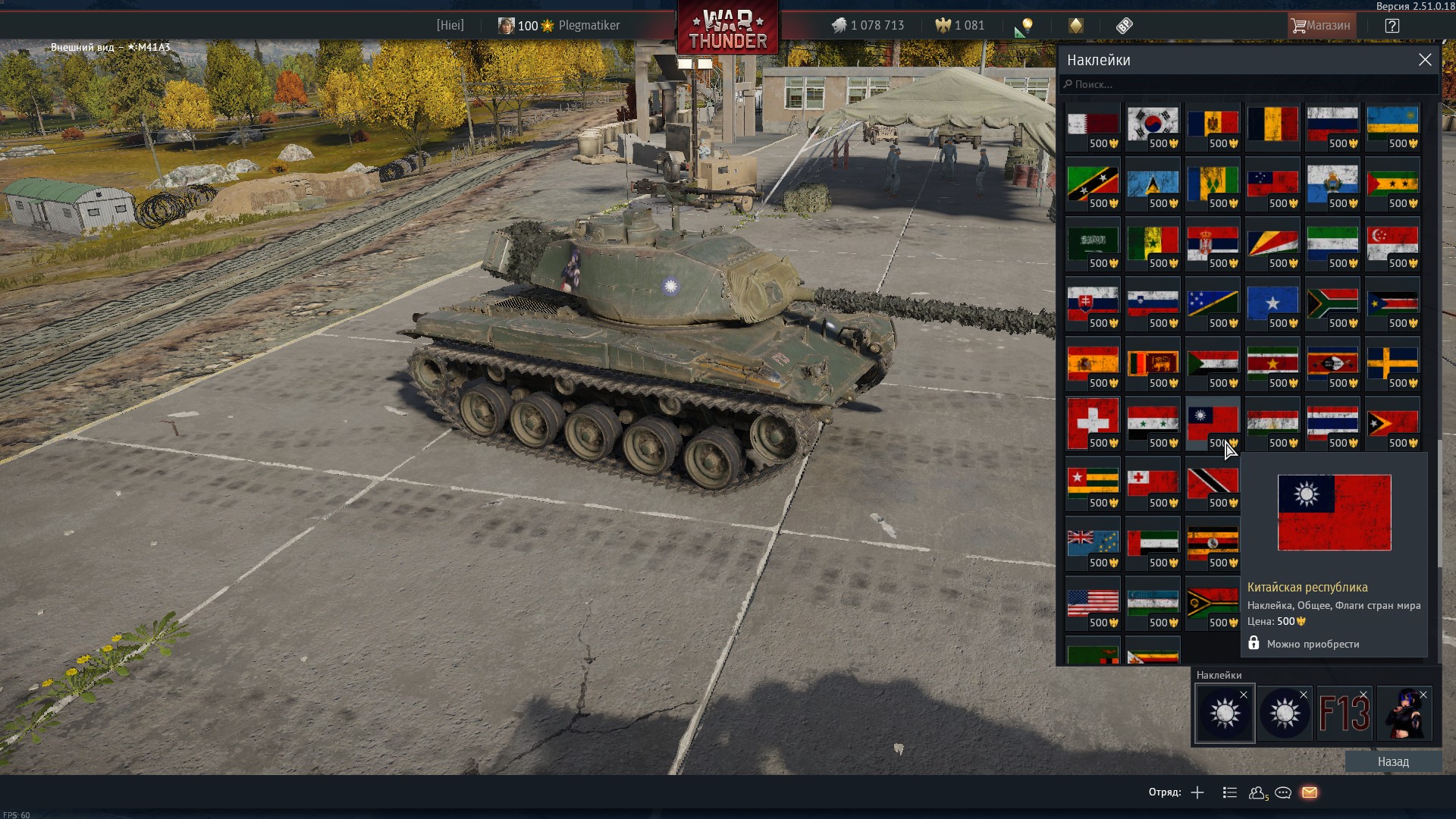Choose the Sweden flag decal

pyautogui.click(x=1392, y=362)
